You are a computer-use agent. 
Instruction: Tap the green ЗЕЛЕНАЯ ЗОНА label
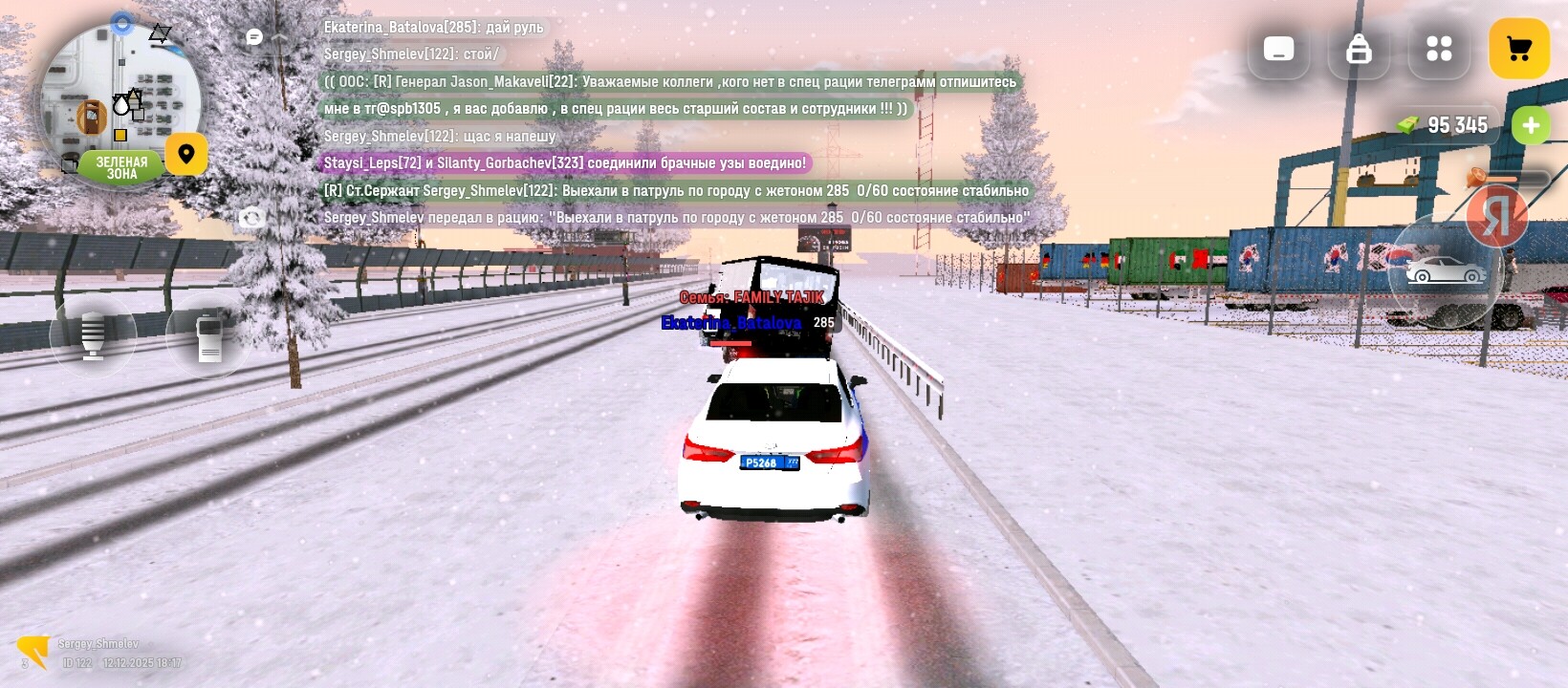(x=121, y=167)
